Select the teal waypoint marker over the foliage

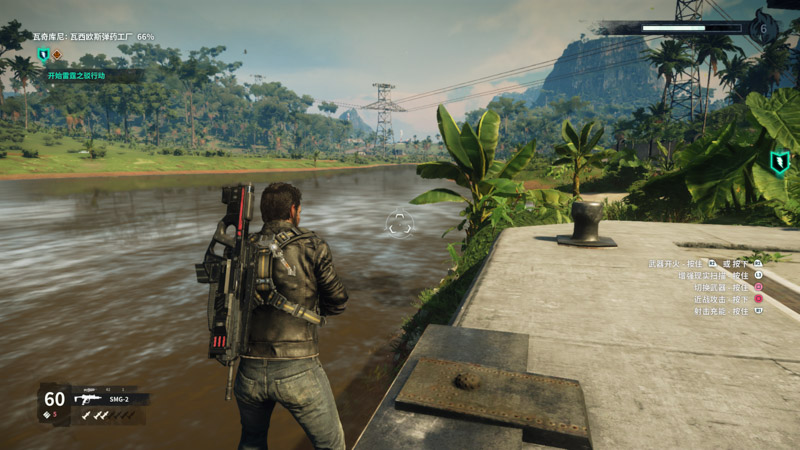pos(779,162)
